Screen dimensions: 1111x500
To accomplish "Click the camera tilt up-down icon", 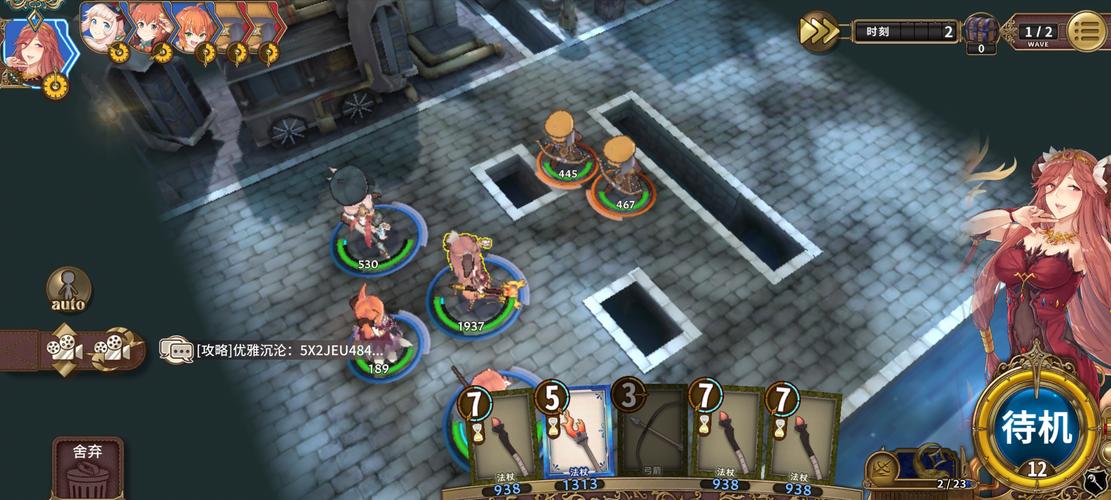I will point(63,349).
